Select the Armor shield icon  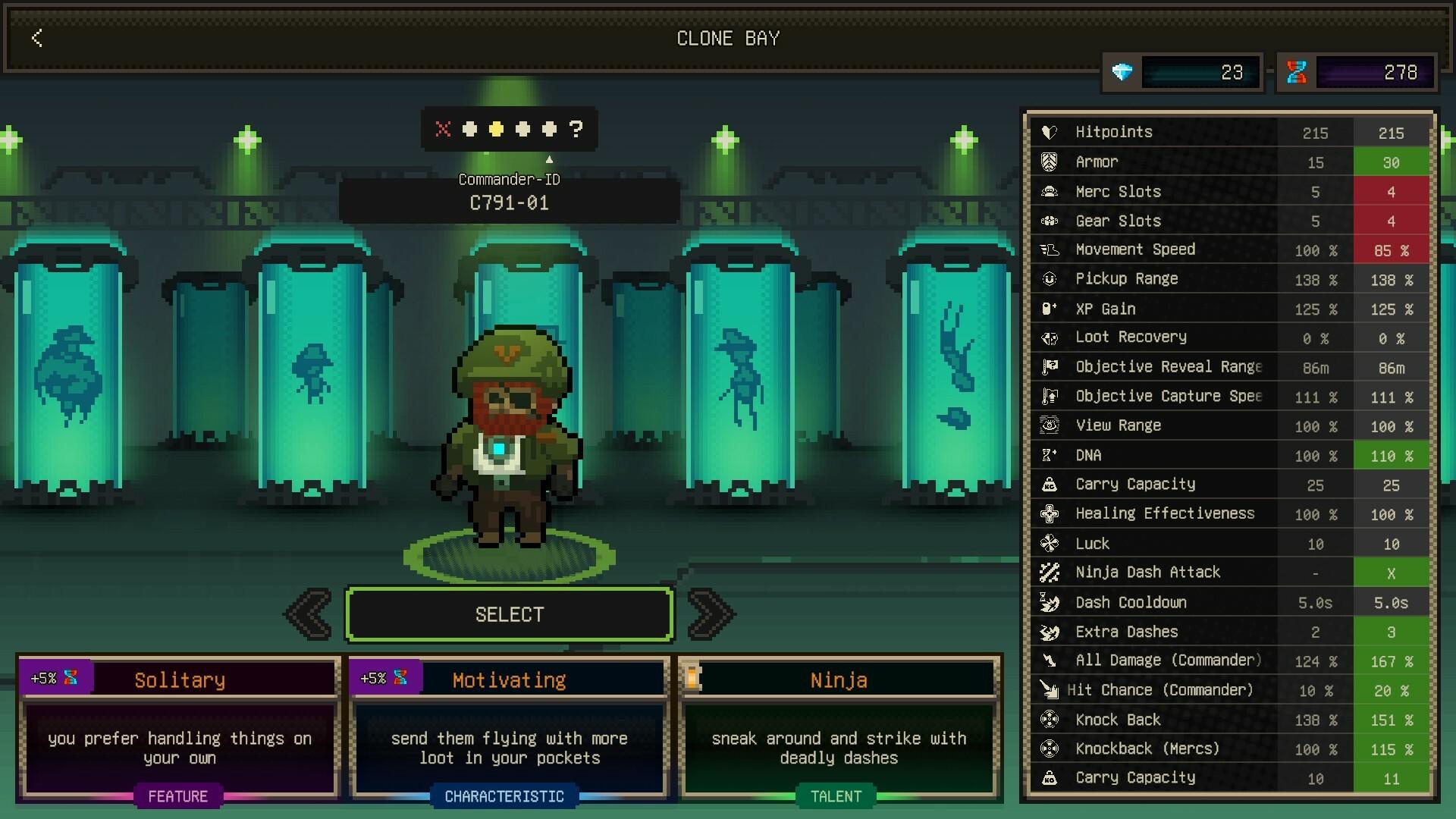(1050, 162)
